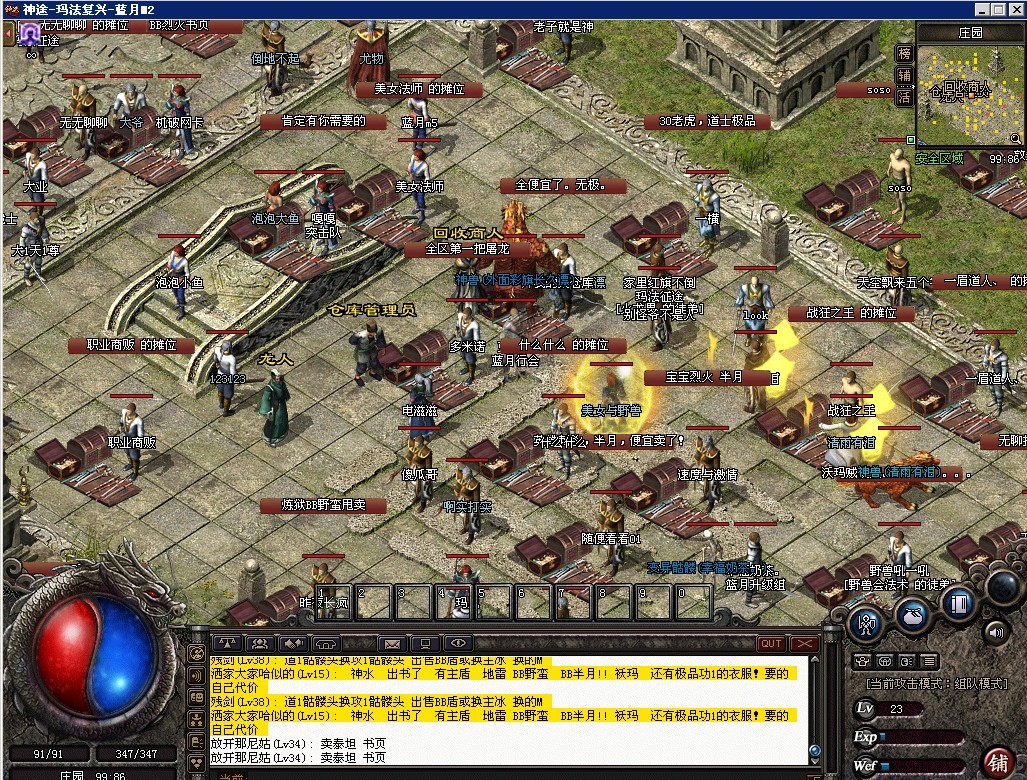Open the 榜 ranking button
The width and height of the screenshot is (1027, 780).
pyautogui.click(x=904, y=53)
